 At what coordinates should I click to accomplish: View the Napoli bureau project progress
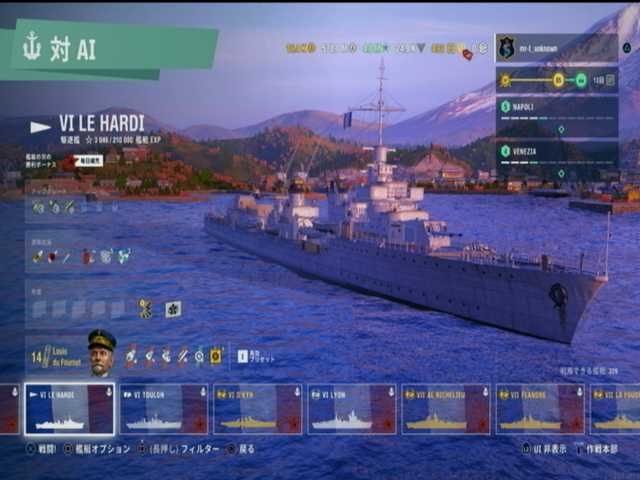click(556, 115)
